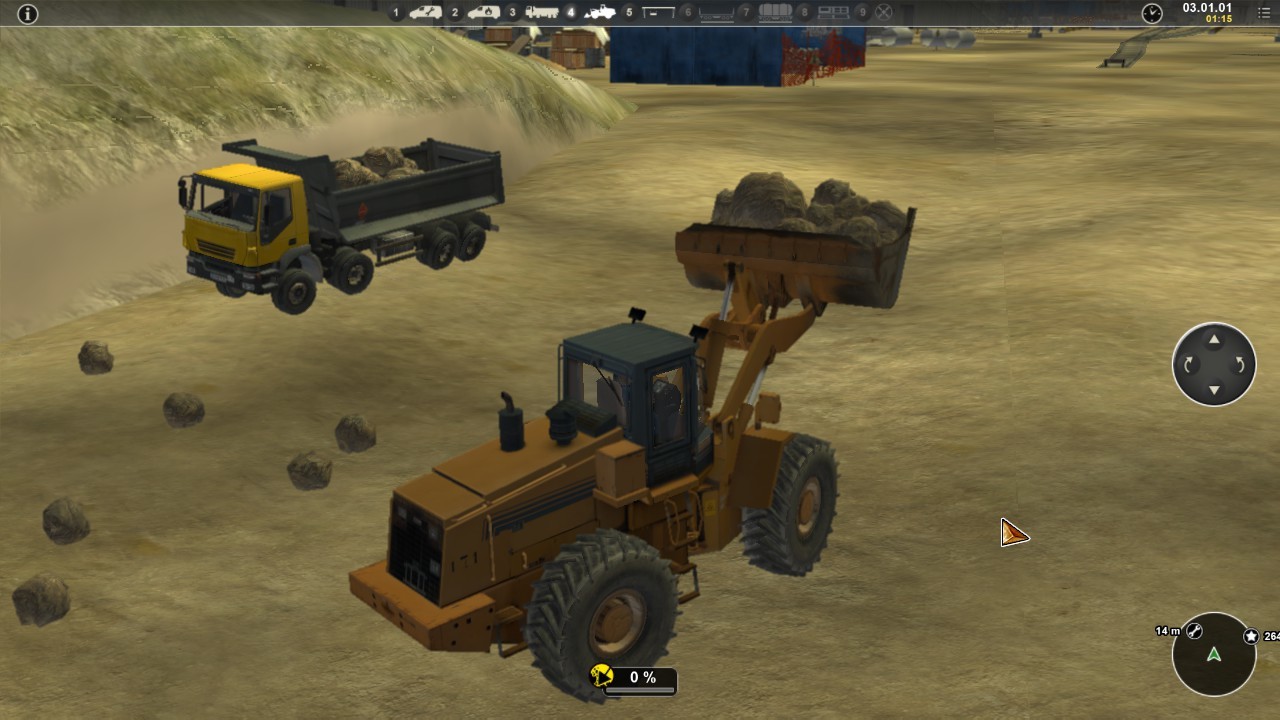Select slot 6, the flatbed trailer
Image resolution: width=1280 pixels, height=720 pixels.
pyautogui.click(x=716, y=13)
